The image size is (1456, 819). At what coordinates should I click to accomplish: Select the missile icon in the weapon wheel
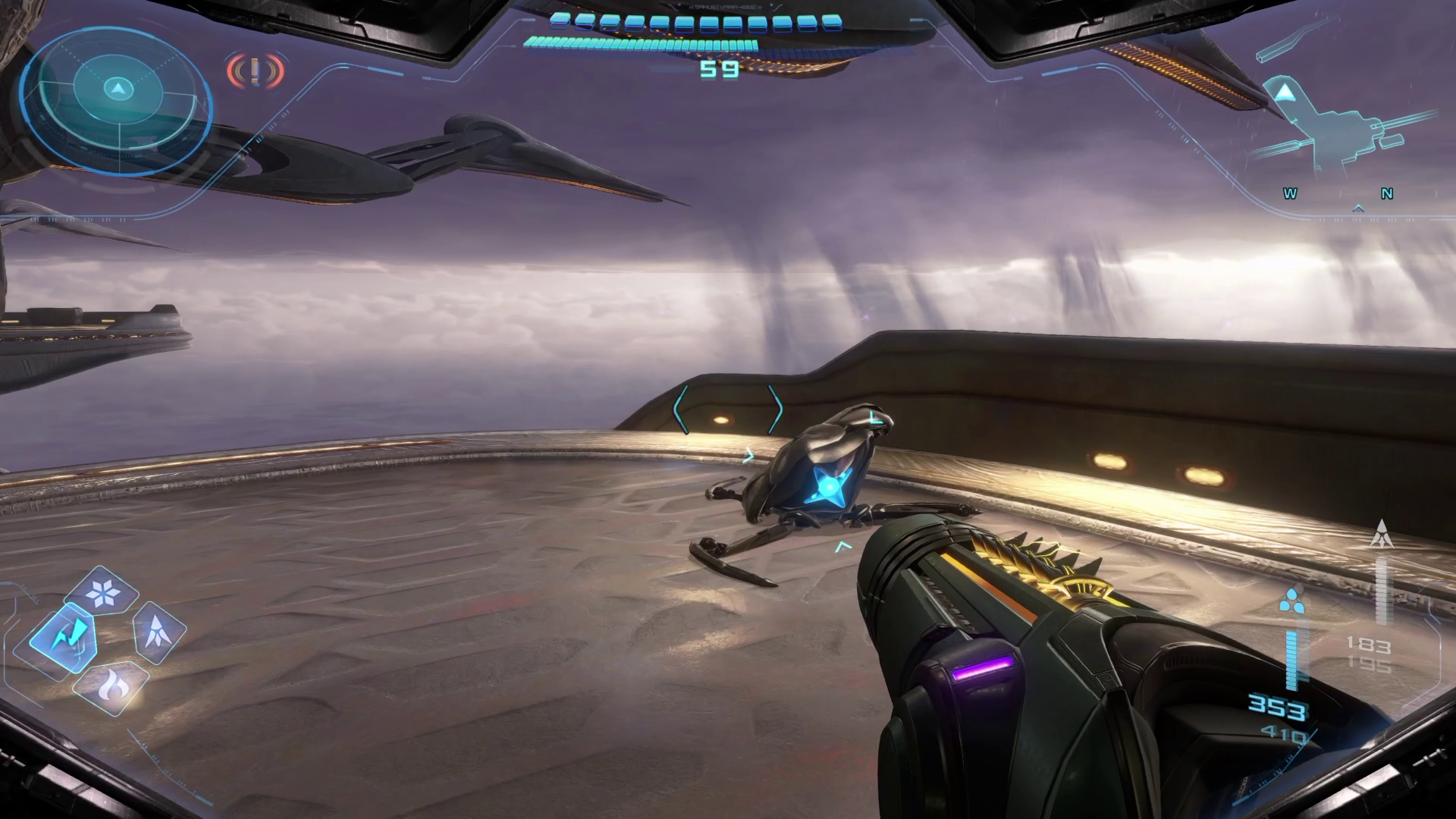click(159, 631)
